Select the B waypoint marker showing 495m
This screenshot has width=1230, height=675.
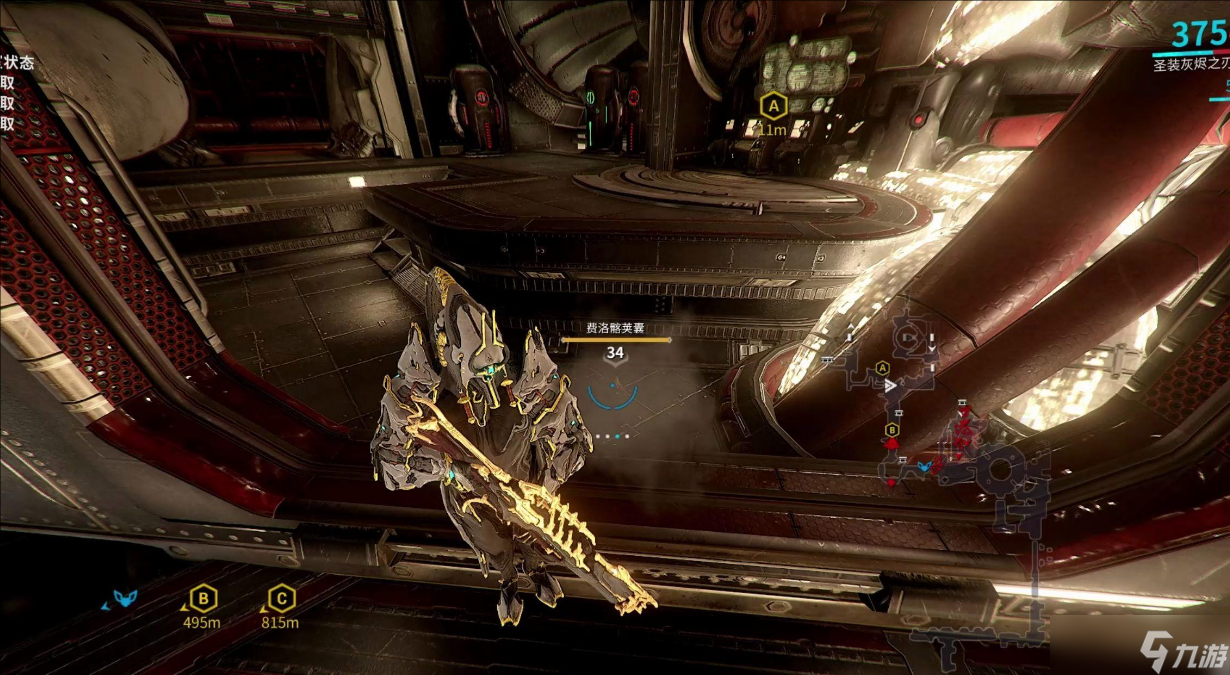click(203, 599)
